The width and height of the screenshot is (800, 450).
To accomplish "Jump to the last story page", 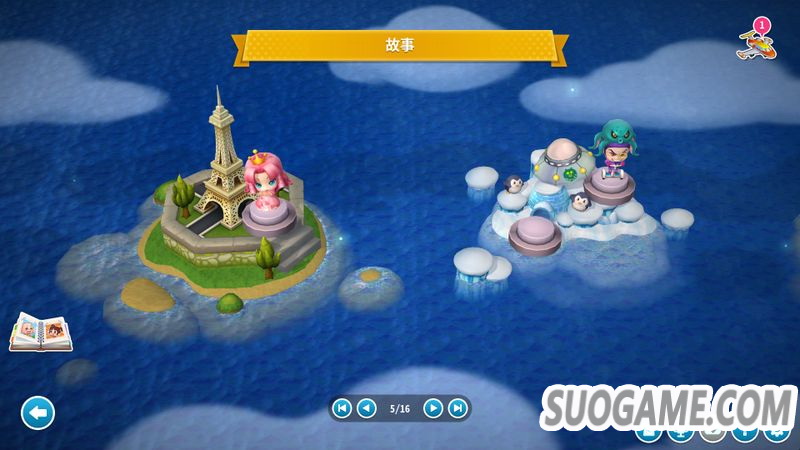I will (457, 408).
